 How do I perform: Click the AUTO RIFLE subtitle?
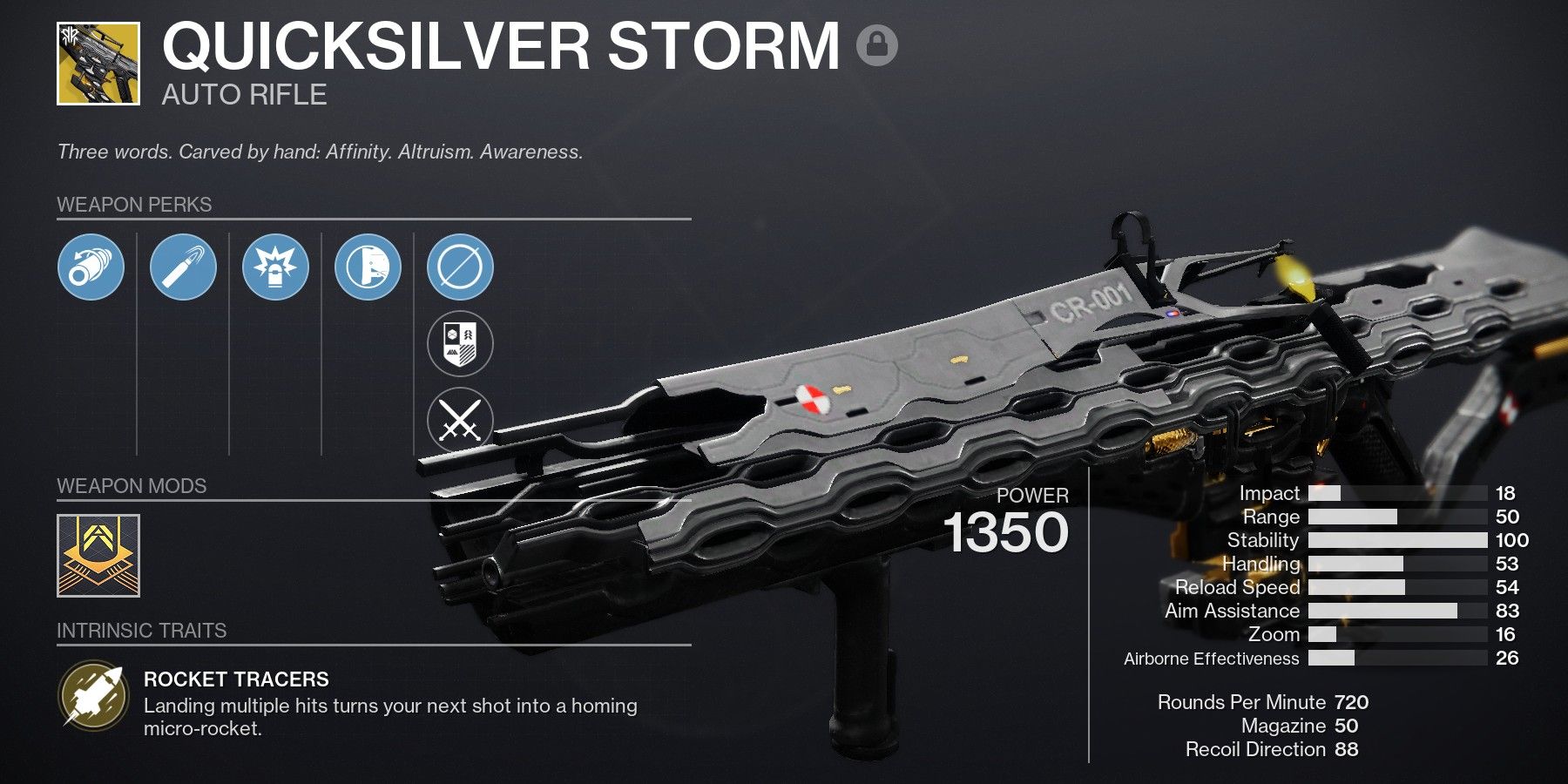click(x=244, y=96)
